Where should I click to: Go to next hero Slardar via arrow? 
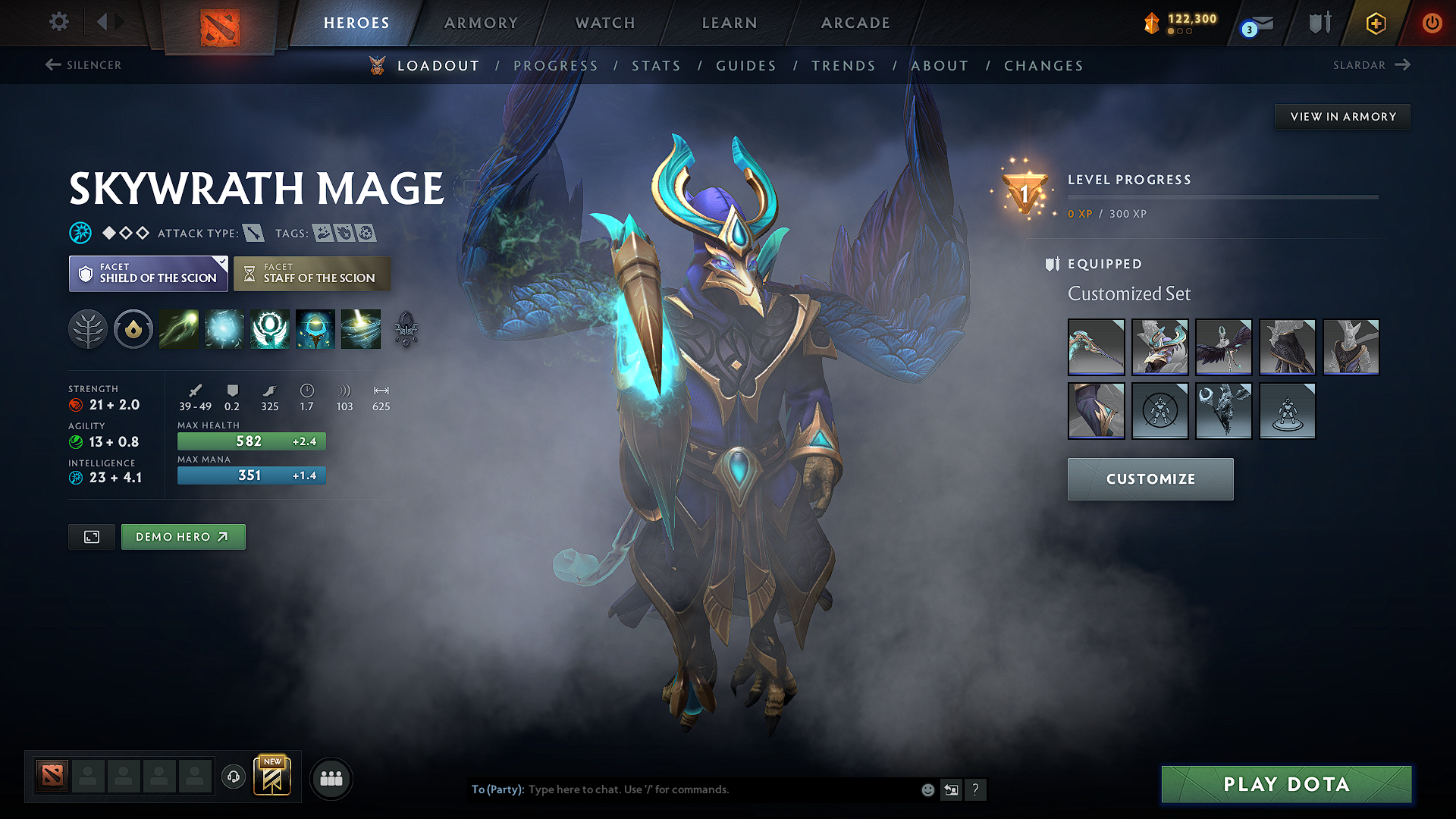pos(1404,65)
